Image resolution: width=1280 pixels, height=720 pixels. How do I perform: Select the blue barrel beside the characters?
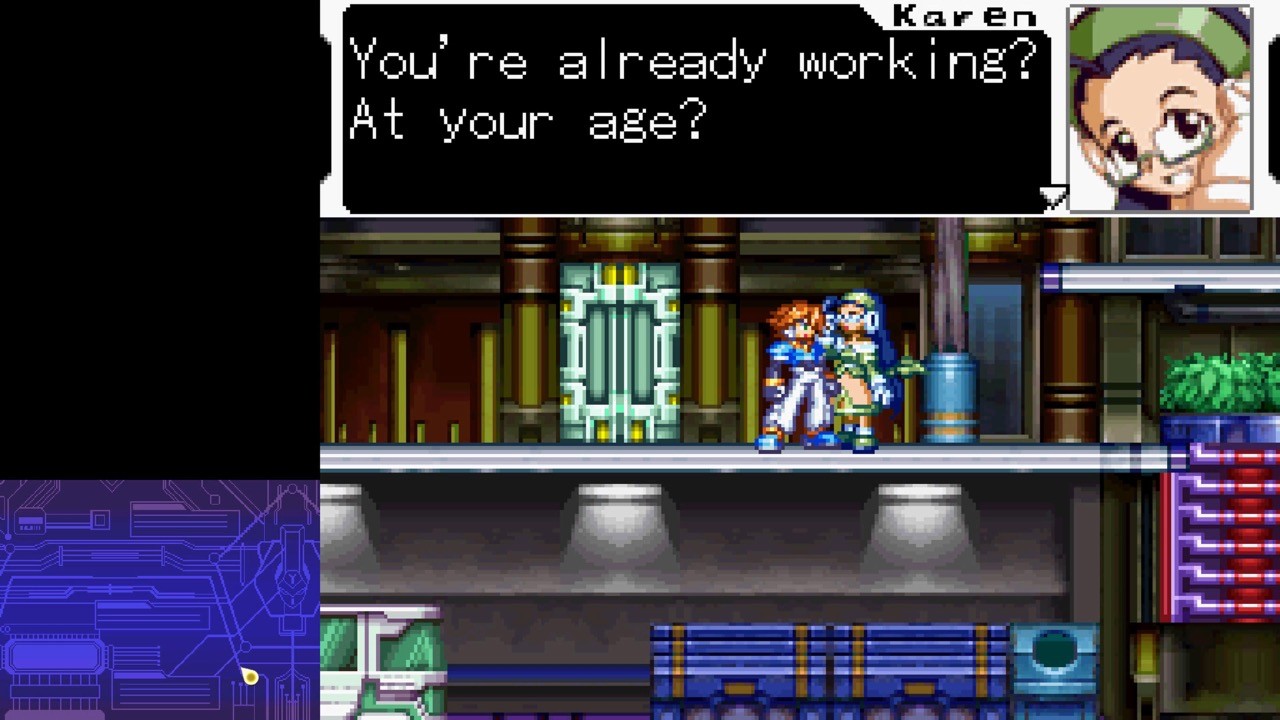coord(948,400)
